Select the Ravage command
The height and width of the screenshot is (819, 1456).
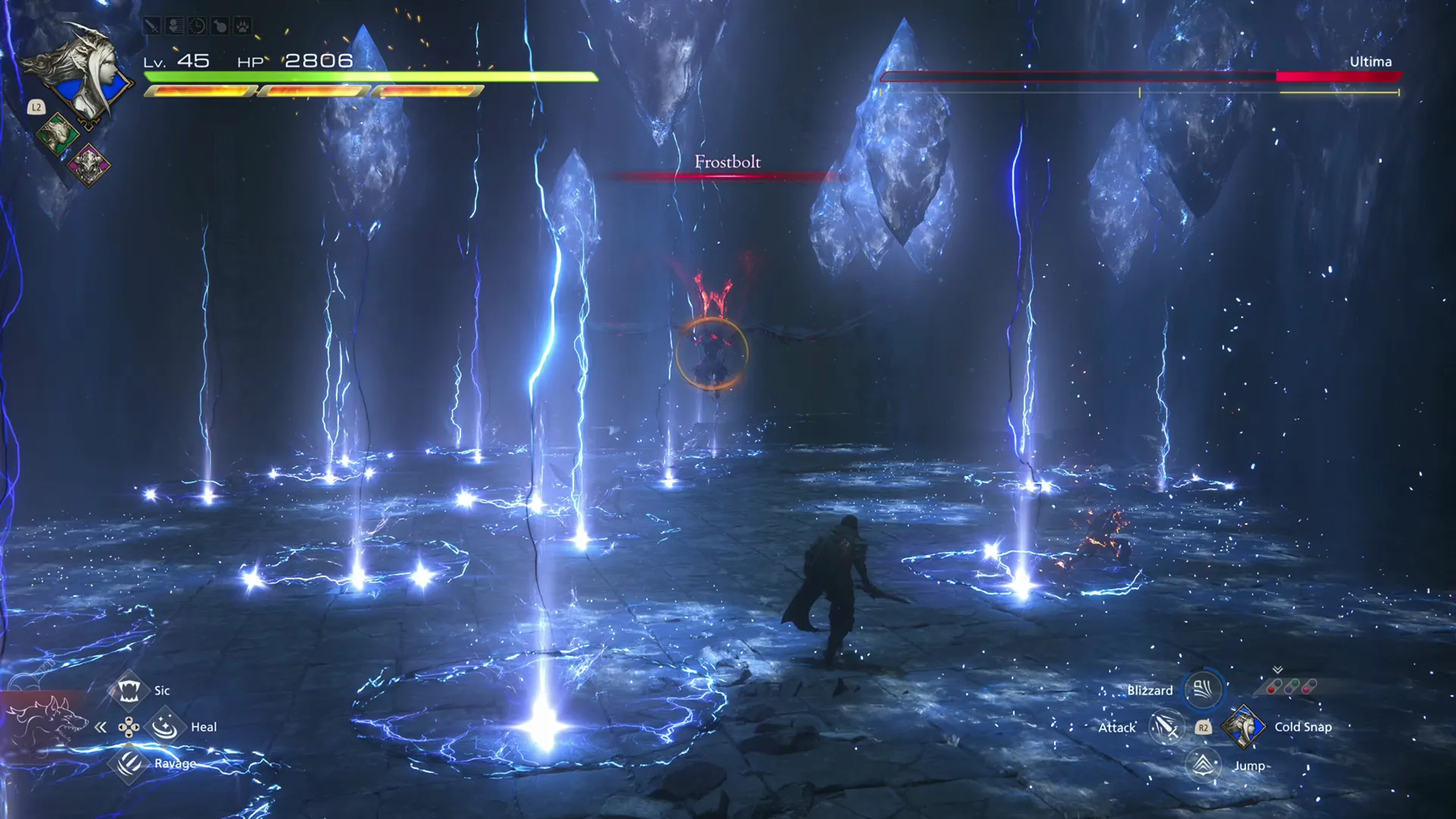pyautogui.click(x=130, y=764)
